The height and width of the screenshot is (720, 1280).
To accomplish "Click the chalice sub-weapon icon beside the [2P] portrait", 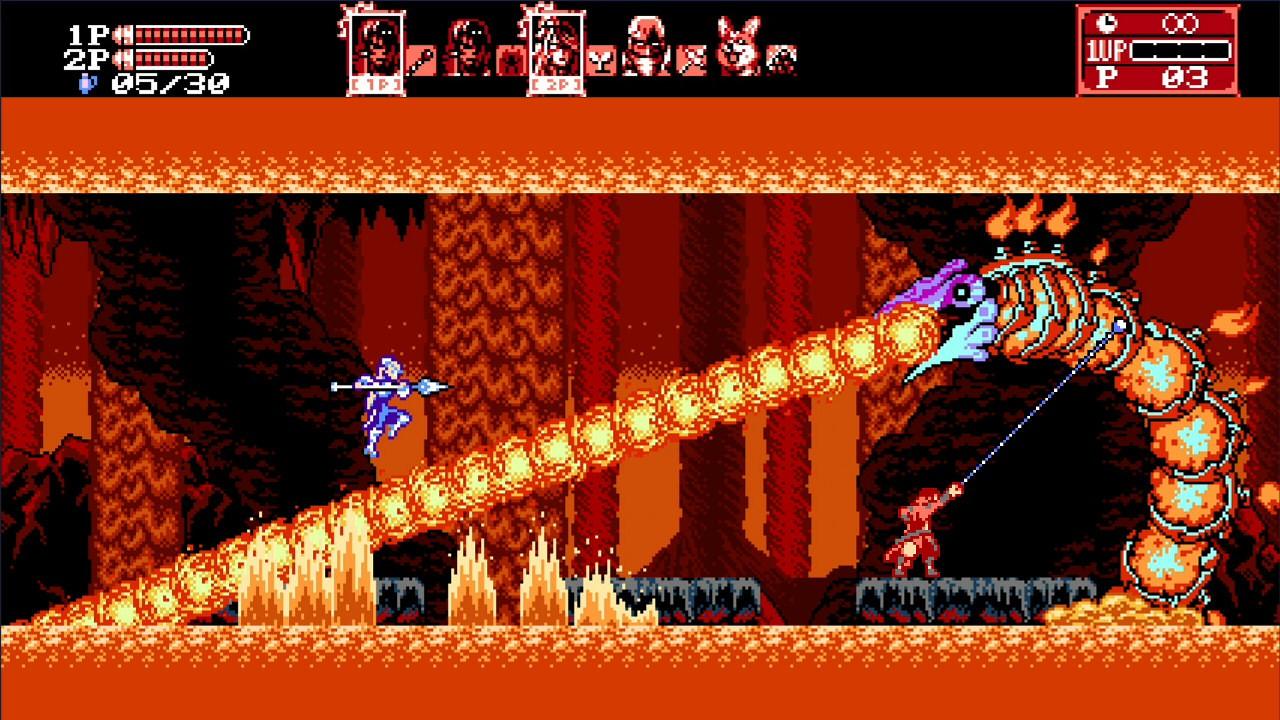I will coord(600,58).
